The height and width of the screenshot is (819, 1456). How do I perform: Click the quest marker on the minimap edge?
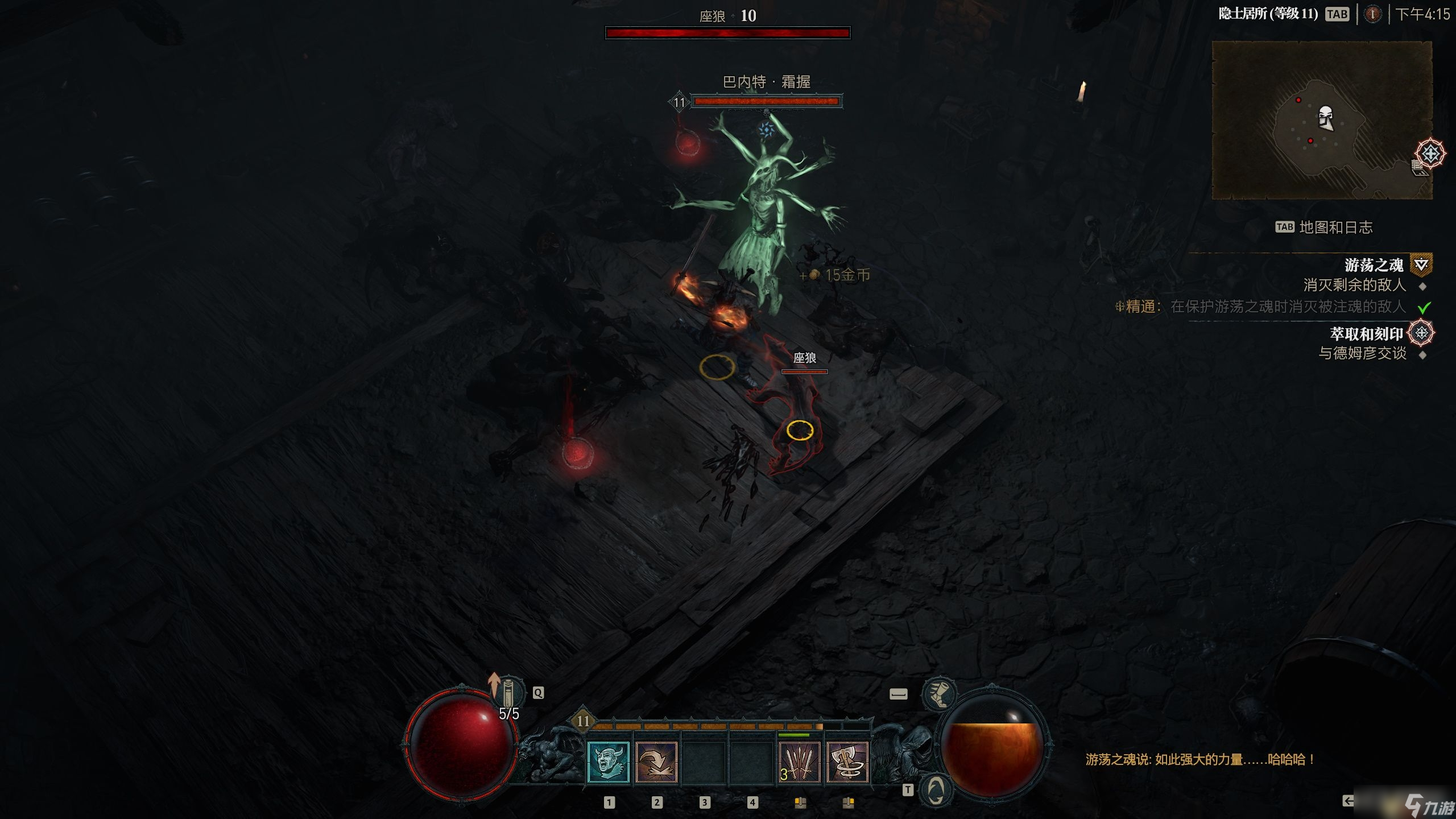1430,154
